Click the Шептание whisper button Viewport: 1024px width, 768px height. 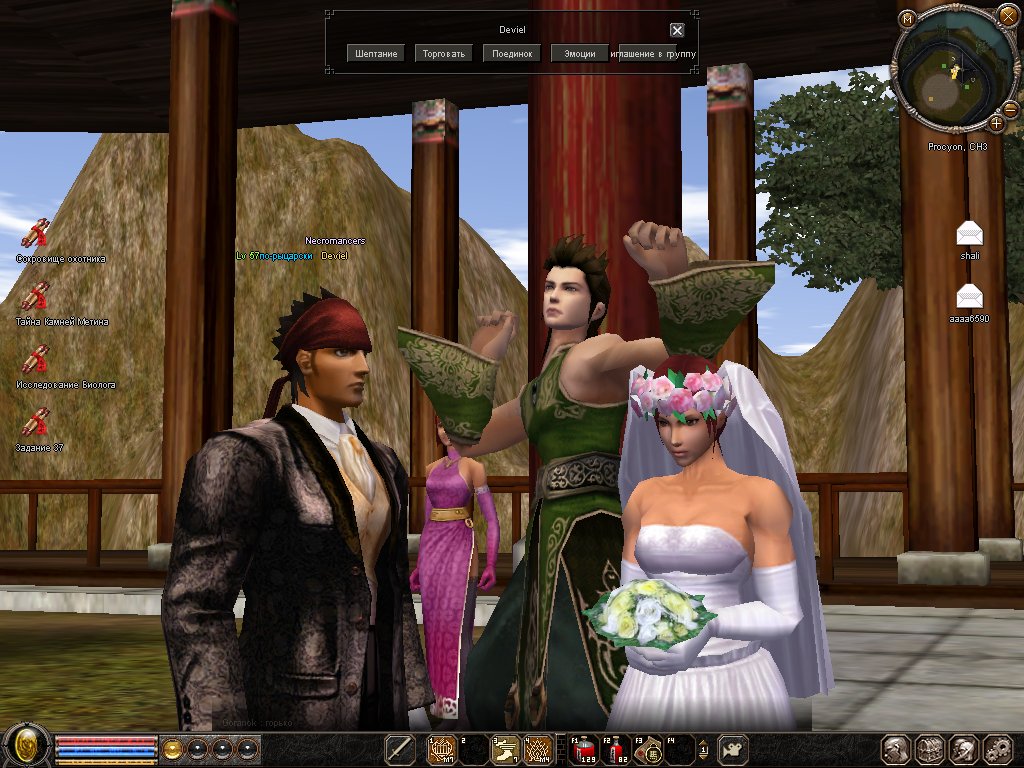tap(377, 53)
